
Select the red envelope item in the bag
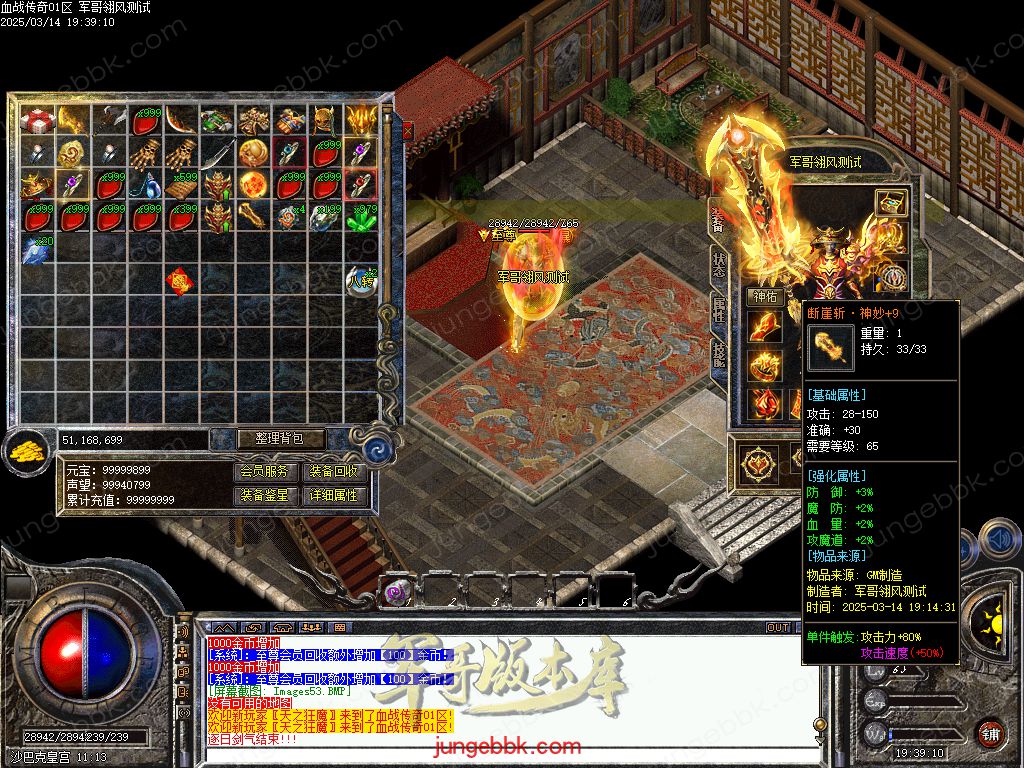pos(180,281)
